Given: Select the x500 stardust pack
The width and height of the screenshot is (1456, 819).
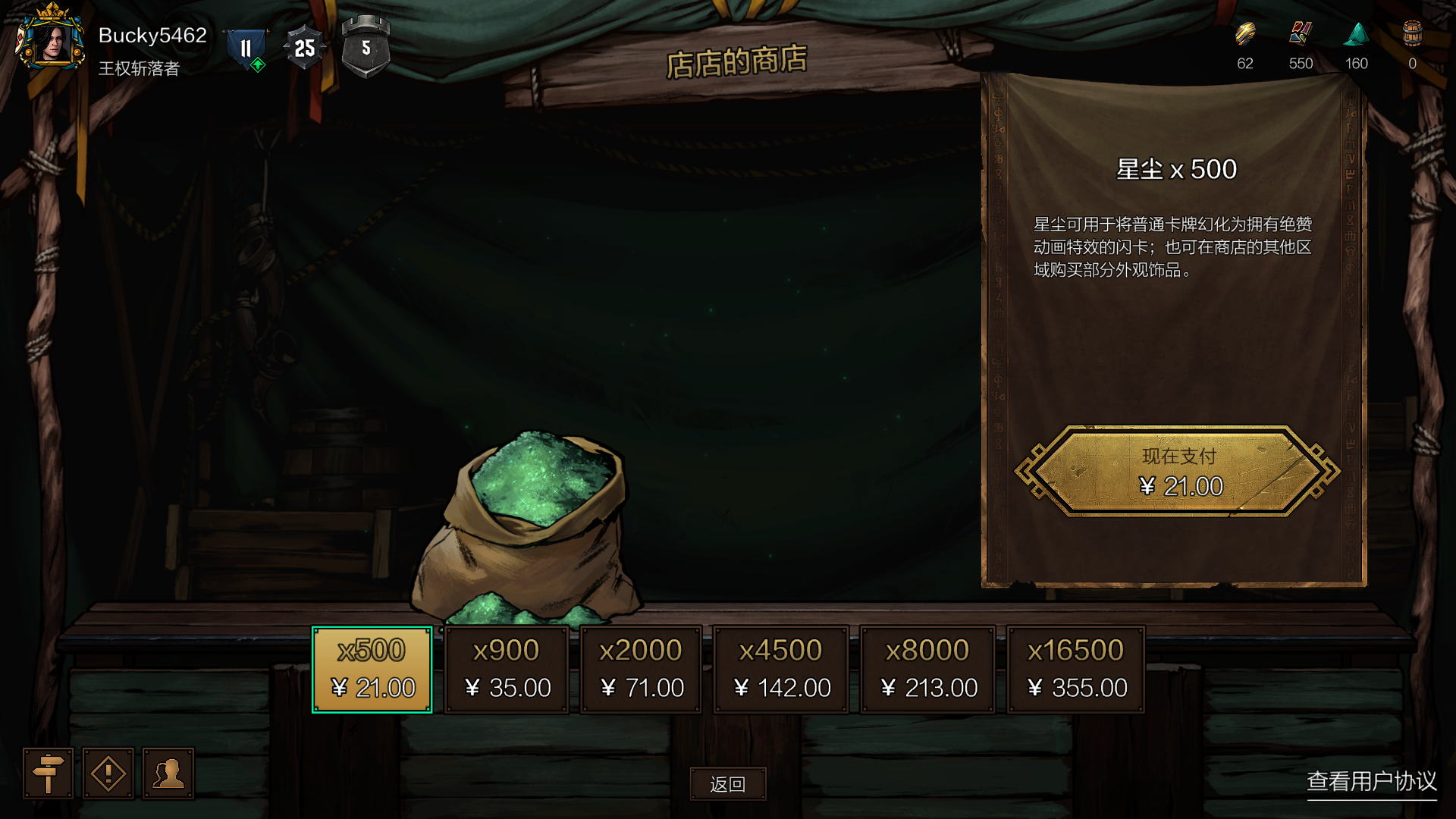Looking at the screenshot, I should tap(372, 670).
